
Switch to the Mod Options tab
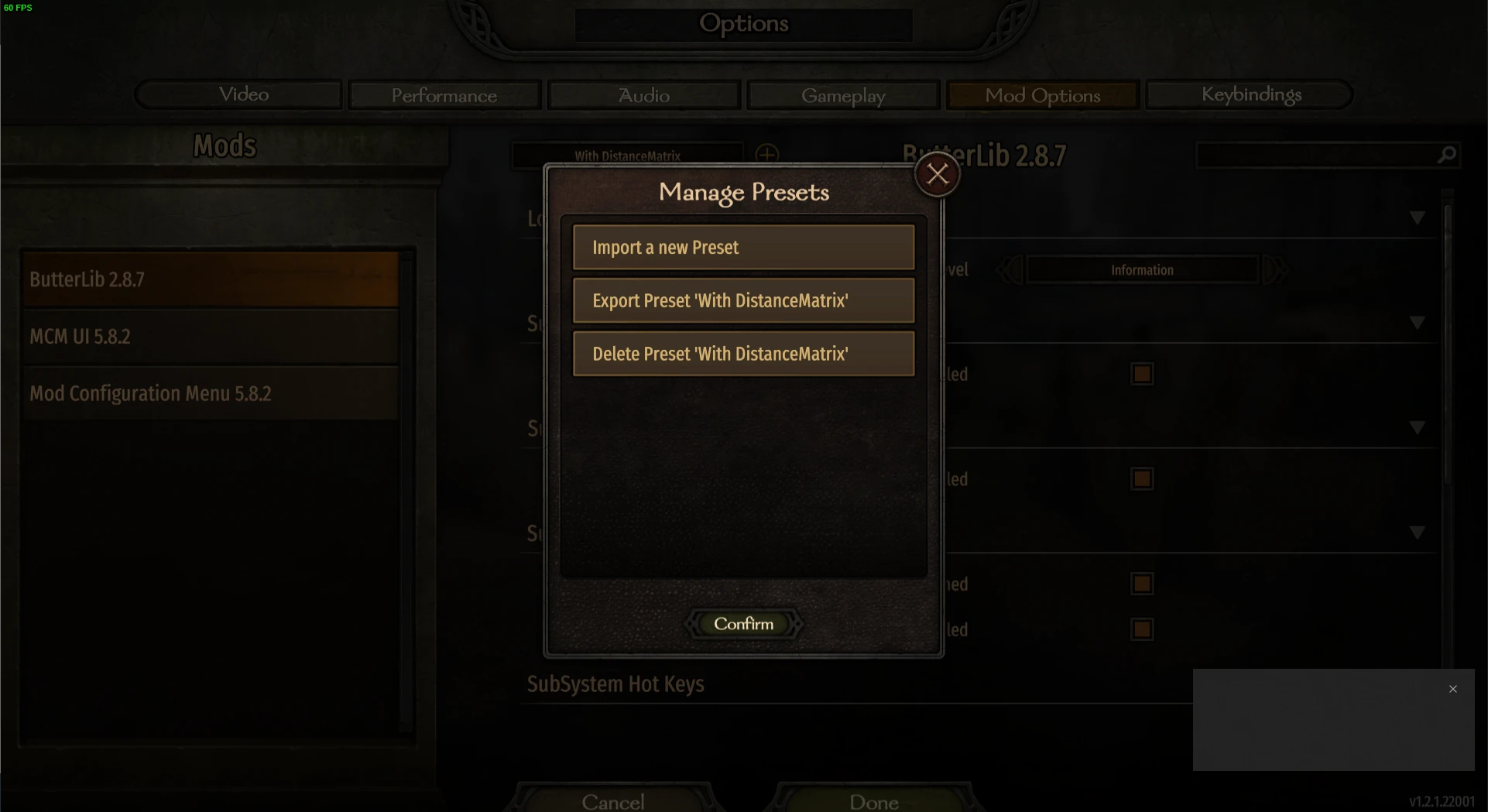(1042, 94)
